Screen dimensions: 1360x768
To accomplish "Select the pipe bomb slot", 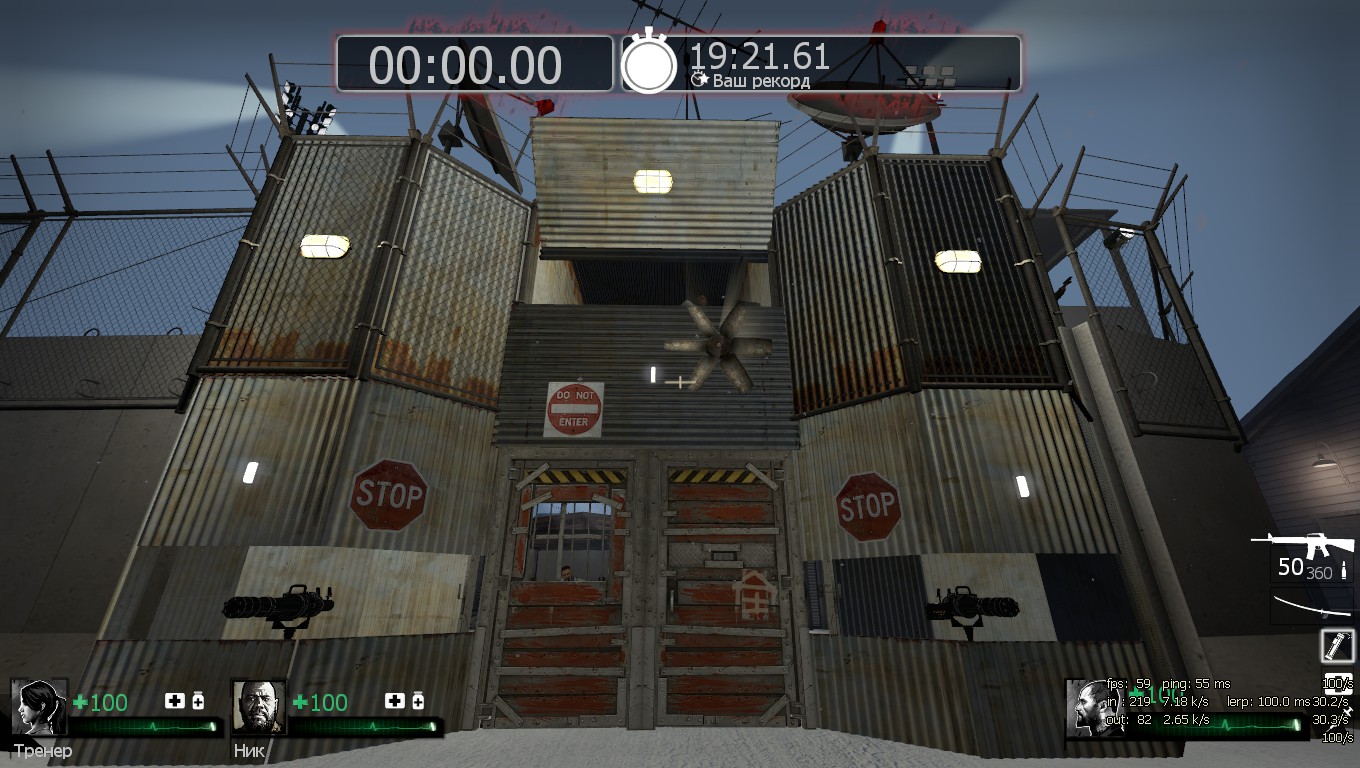I will 1337,645.
